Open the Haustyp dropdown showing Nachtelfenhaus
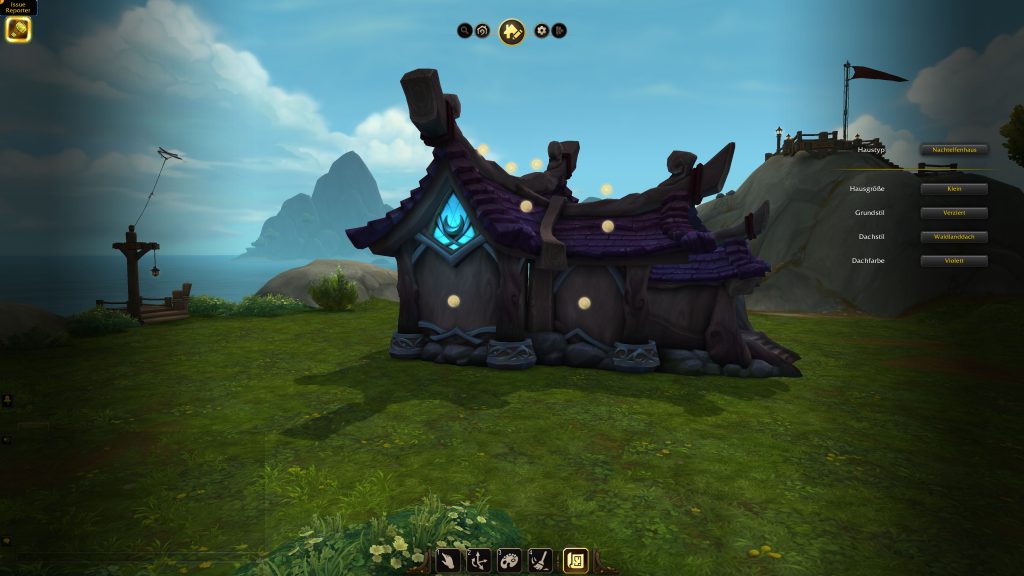Image resolution: width=1024 pixels, height=576 pixels. pyautogui.click(x=954, y=149)
